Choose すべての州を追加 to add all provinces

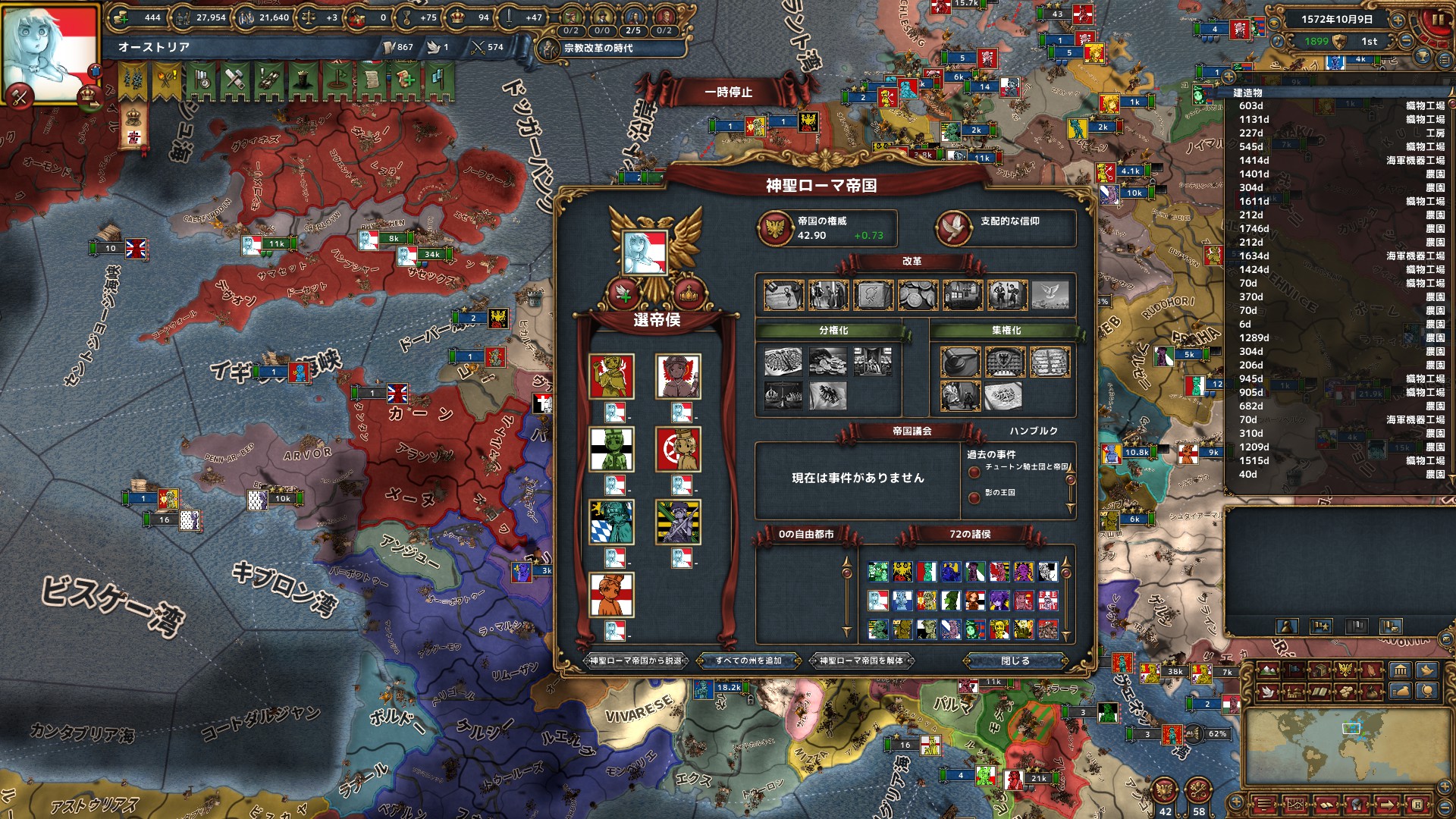pos(748,661)
